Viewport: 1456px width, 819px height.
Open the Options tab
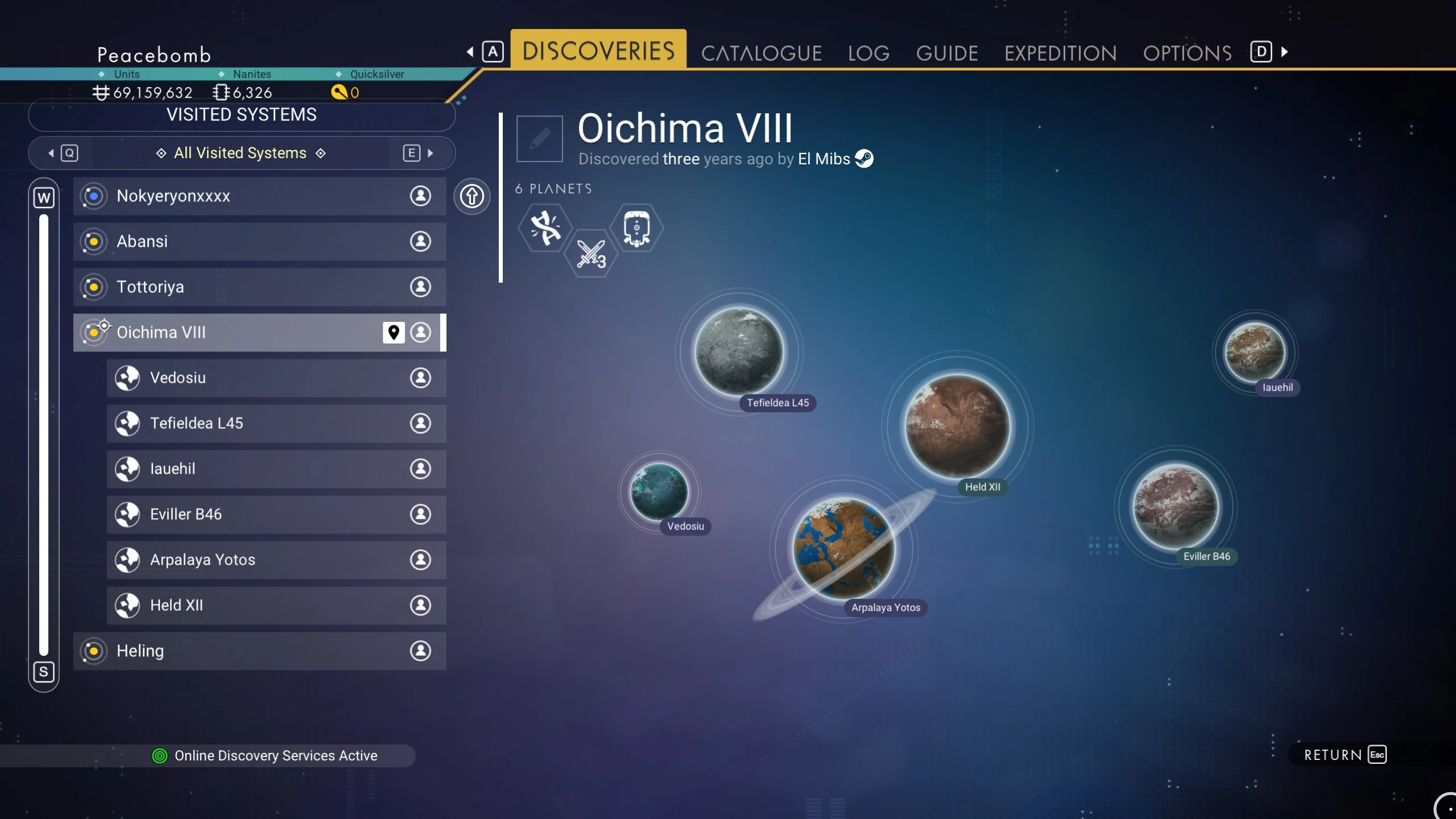1188,53
